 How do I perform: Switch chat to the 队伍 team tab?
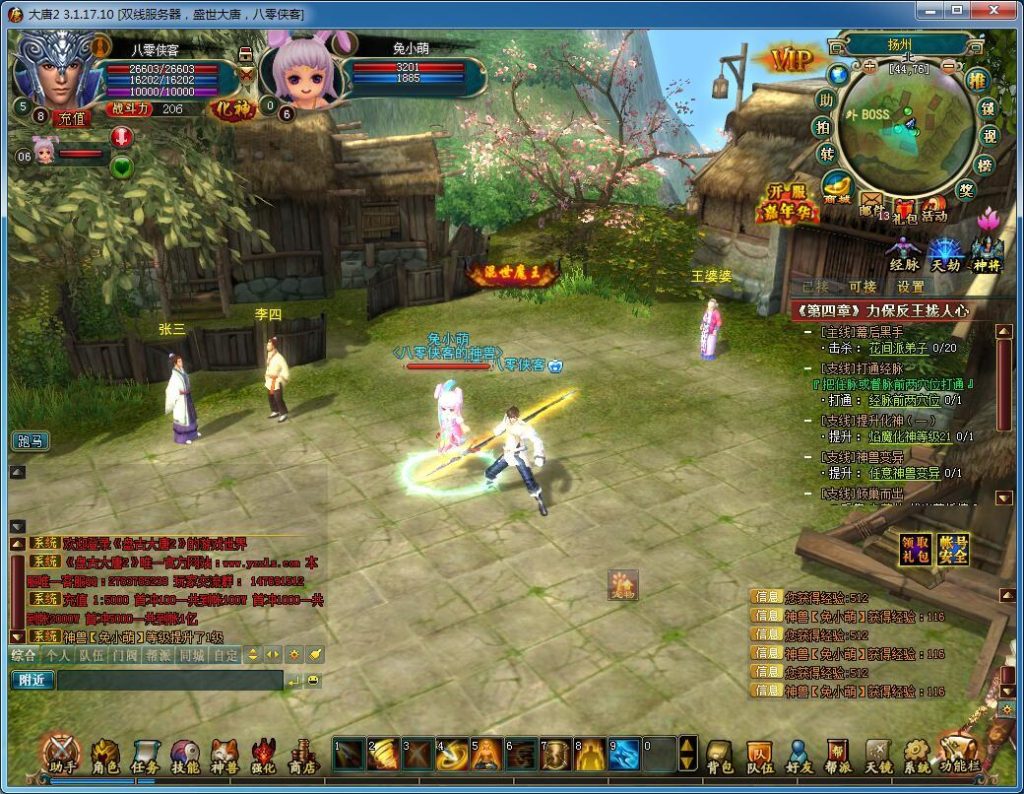tap(91, 655)
